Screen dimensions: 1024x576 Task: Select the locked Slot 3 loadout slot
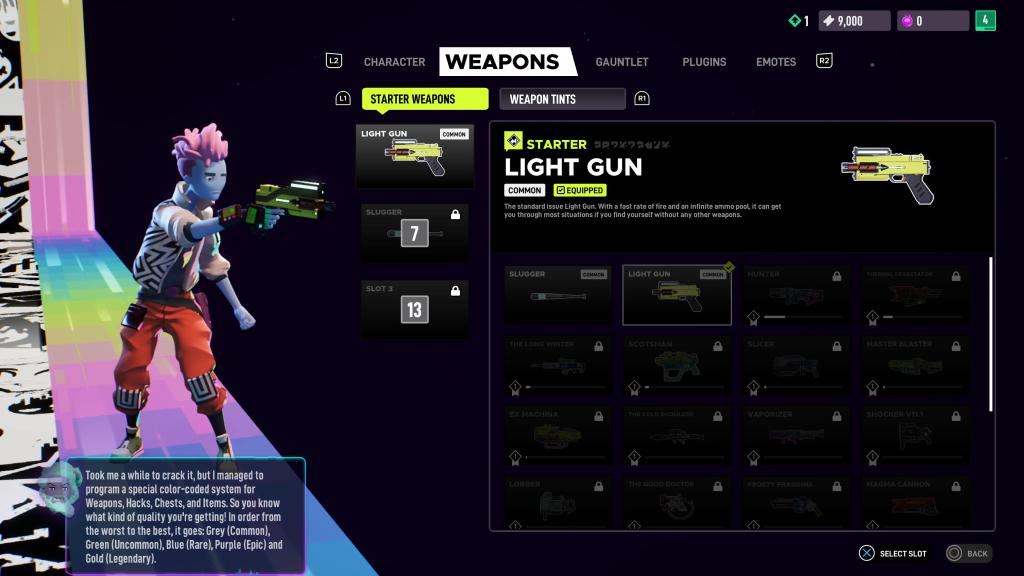tap(414, 309)
